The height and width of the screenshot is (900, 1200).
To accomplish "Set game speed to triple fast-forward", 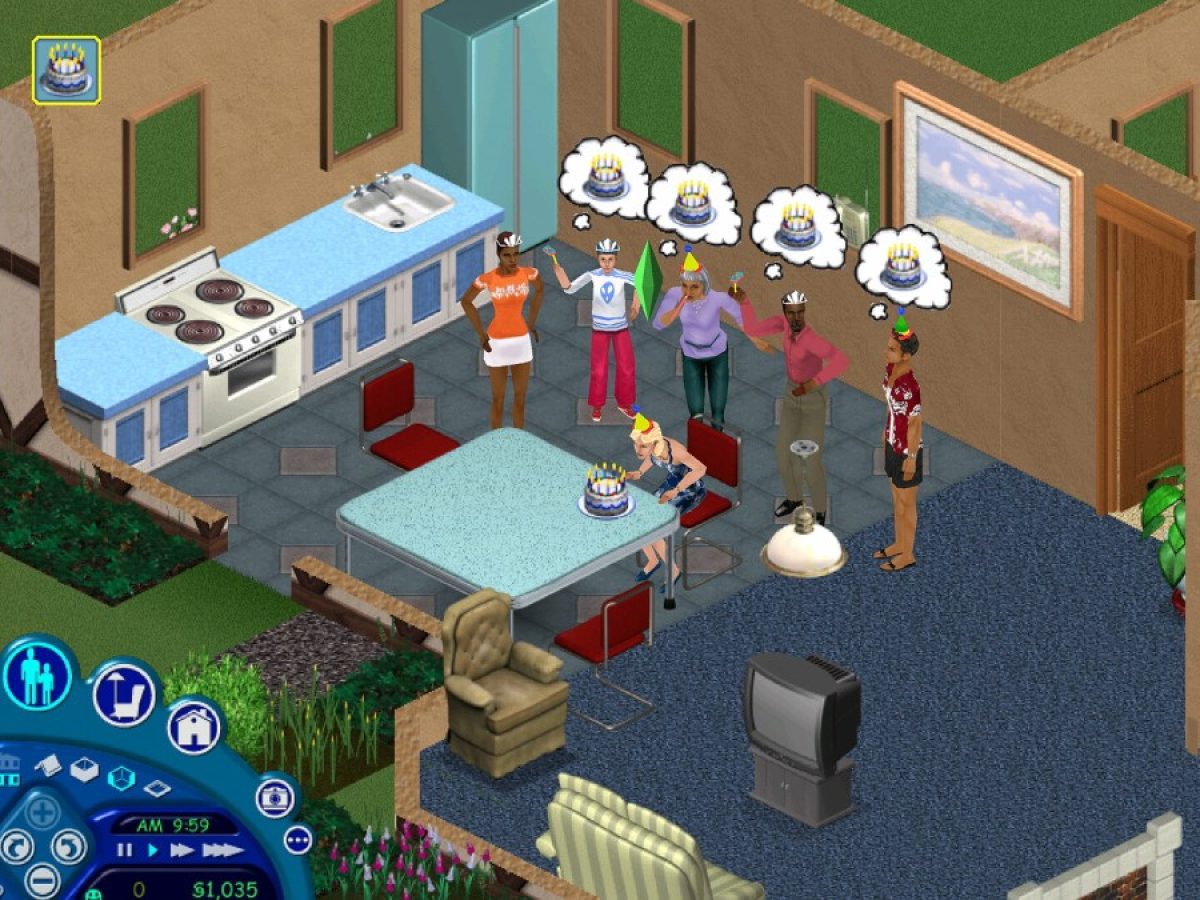I will (x=222, y=850).
